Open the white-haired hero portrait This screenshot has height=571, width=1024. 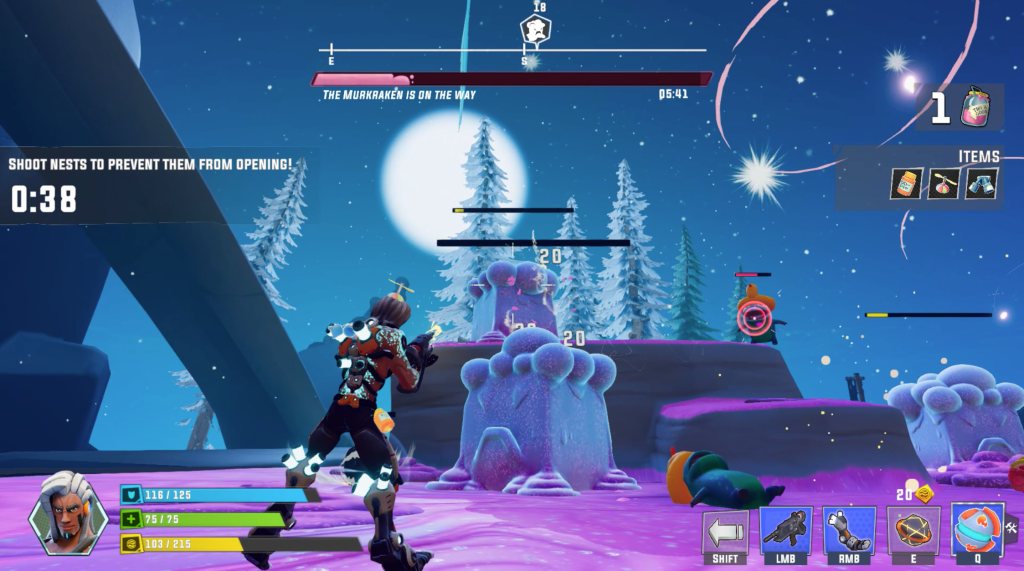[68, 511]
